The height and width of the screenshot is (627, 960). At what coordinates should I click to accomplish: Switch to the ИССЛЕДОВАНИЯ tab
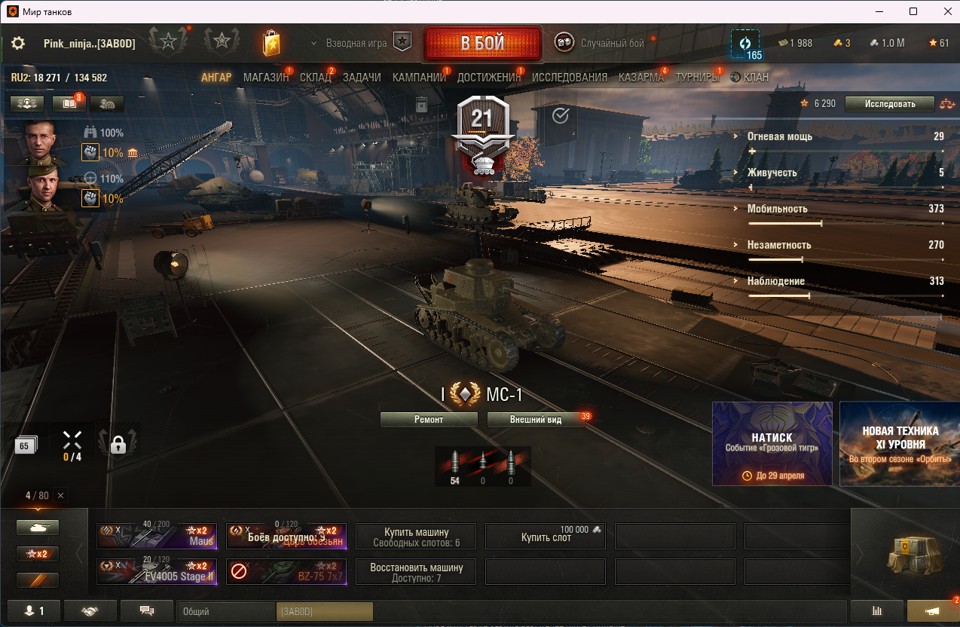[x=569, y=77]
